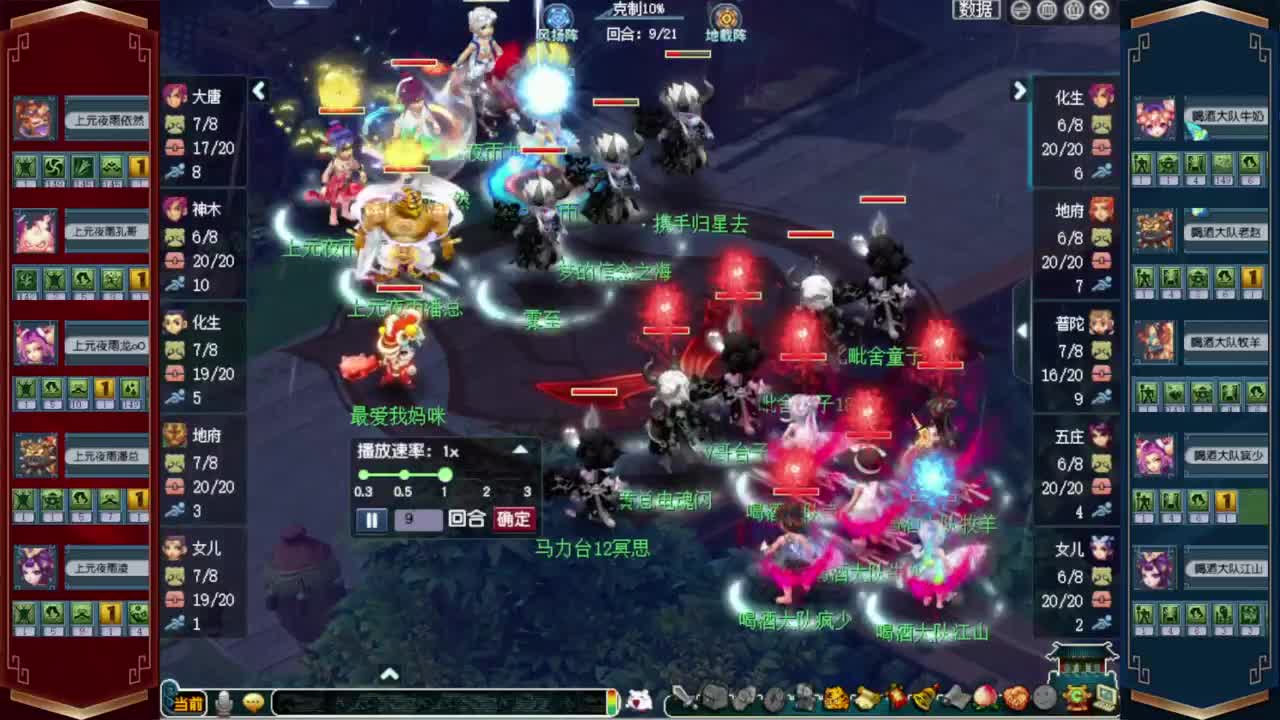Click the bell icon in the bottom toolbar
Viewport: 1280px width, 720px height.
pos(923,700)
